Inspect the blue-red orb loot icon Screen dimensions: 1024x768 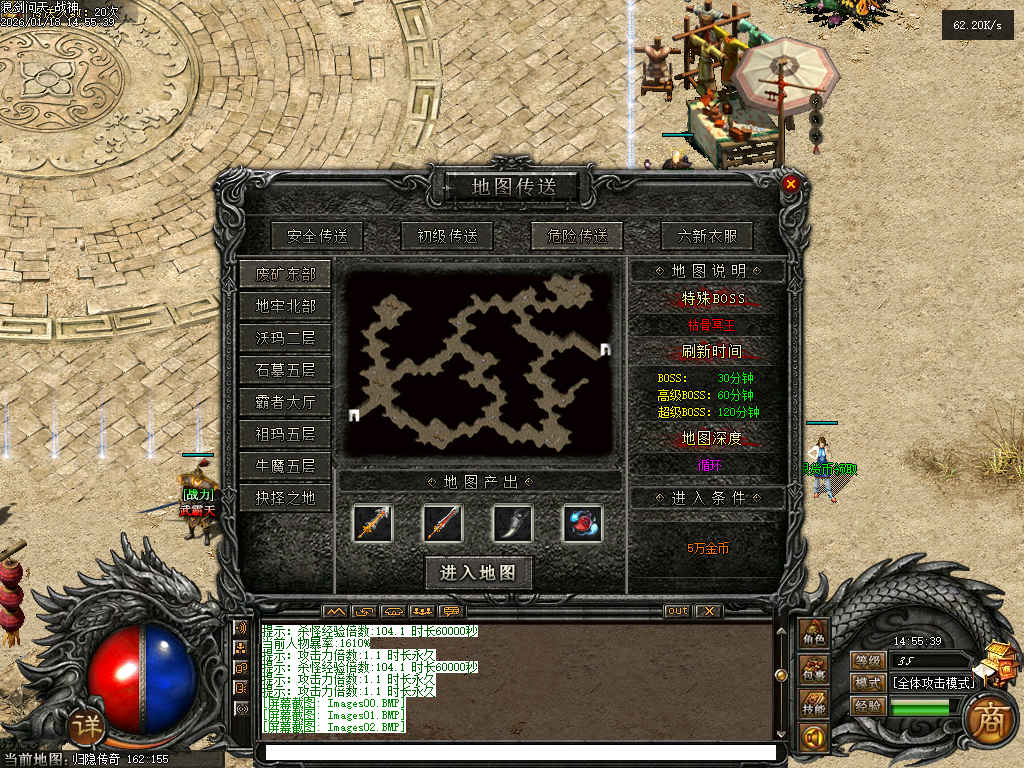pyautogui.click(x=582, y=523)
